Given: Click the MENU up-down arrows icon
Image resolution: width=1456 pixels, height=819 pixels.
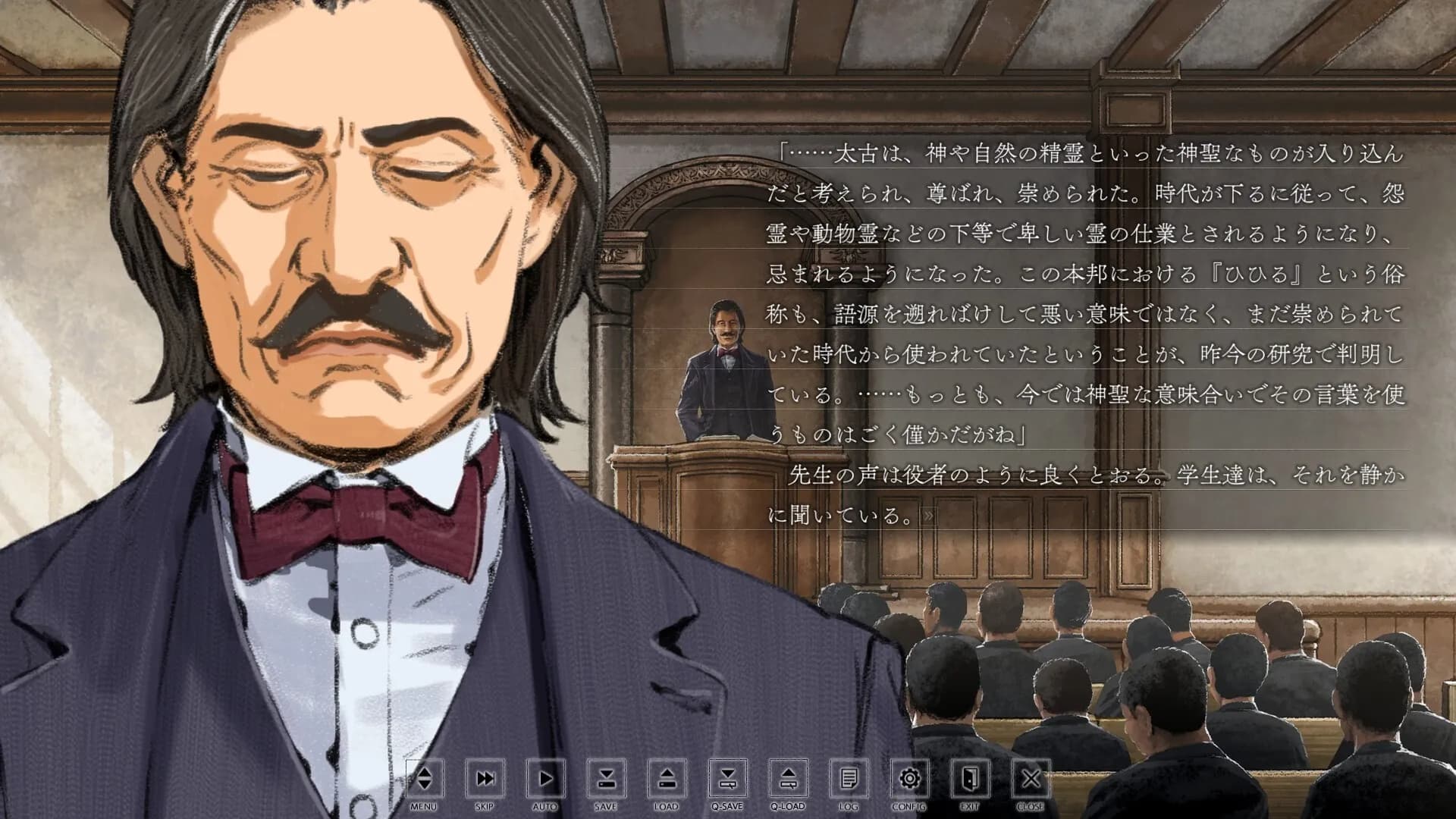Looking at the screenshot, I should pos(425,780).
